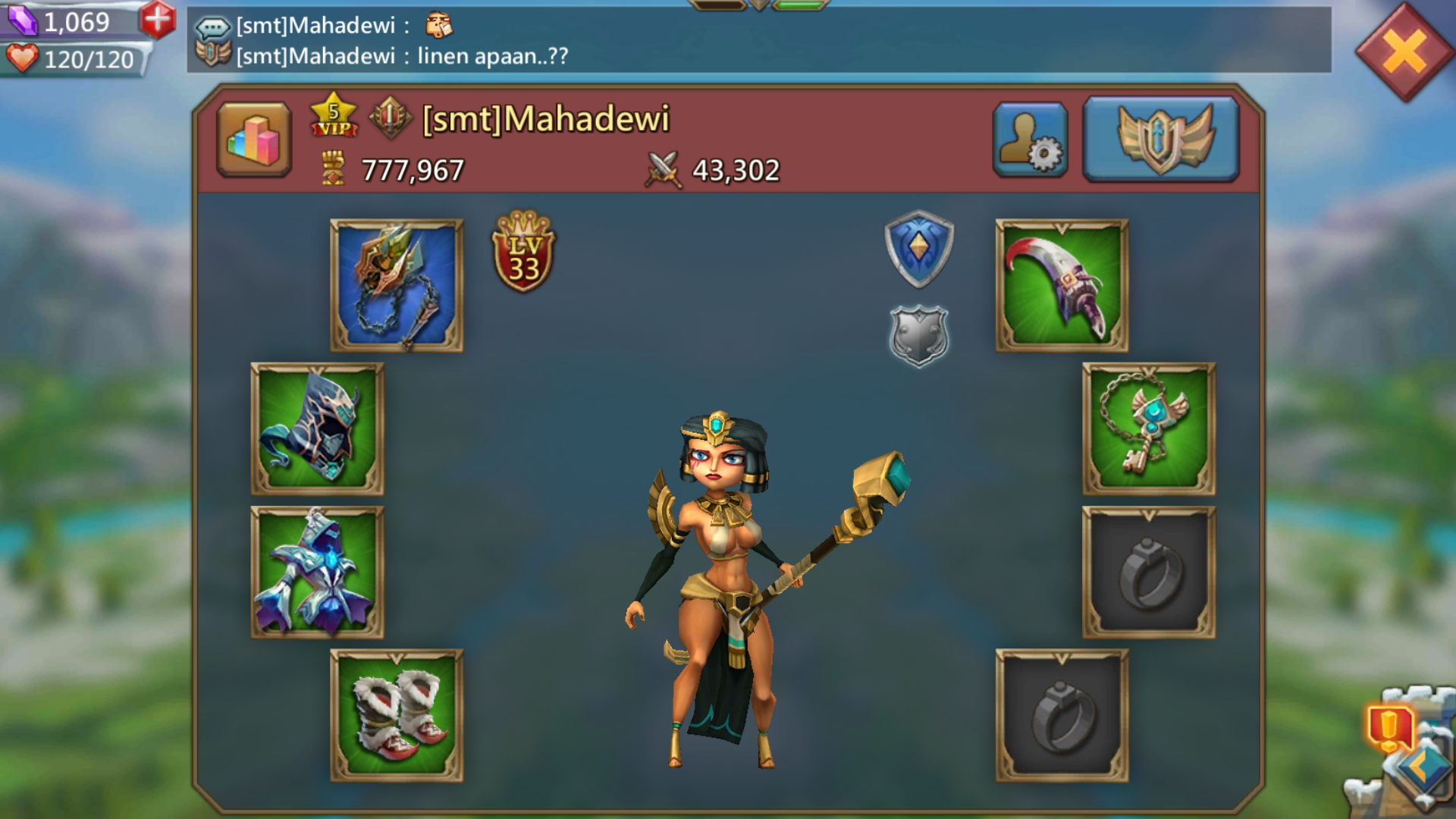Click the guild badge beside the second chat line
1456x819 pixels.
coord(215,55)
